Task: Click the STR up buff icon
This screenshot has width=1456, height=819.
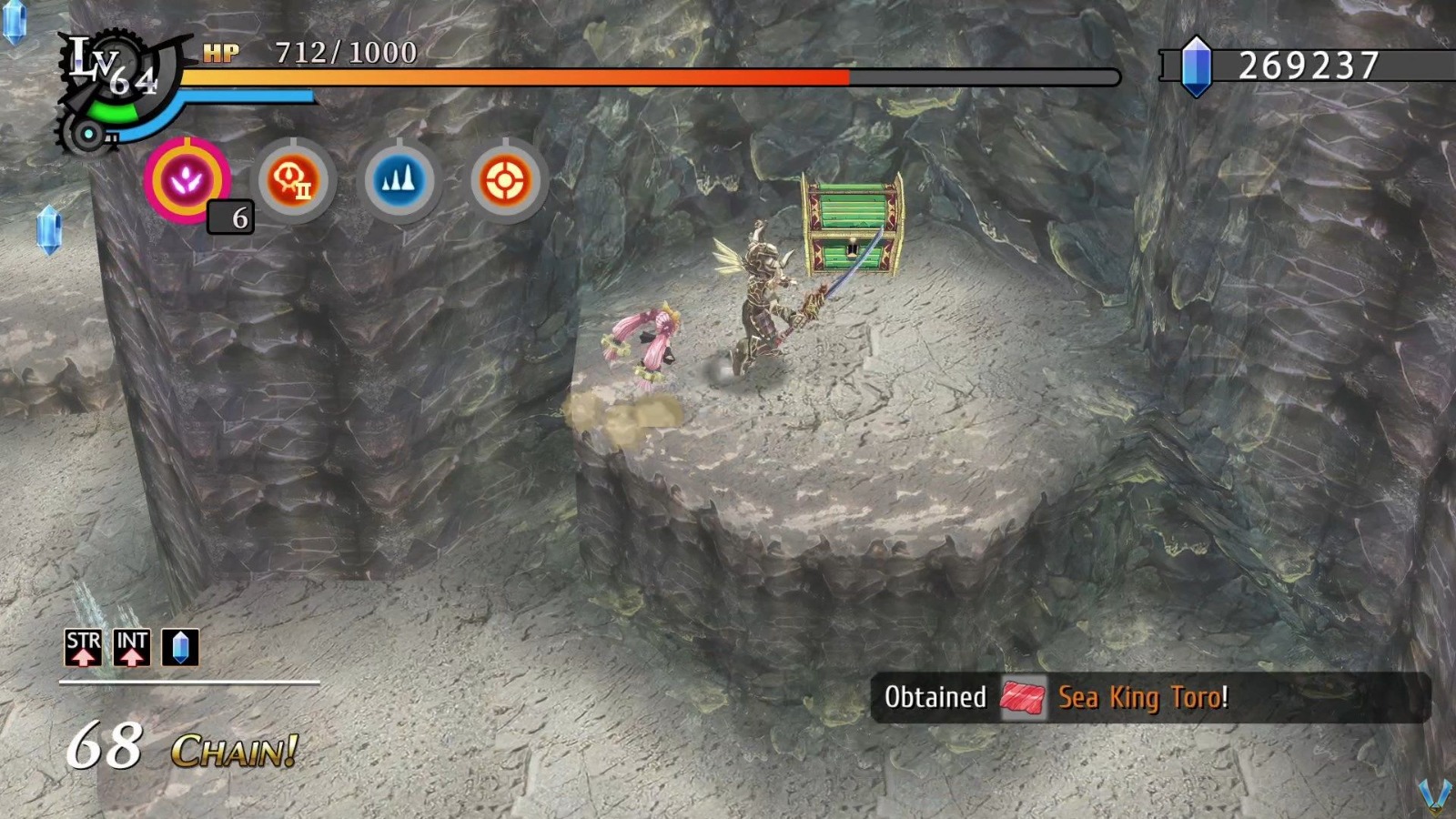Action: [x=83, y=648]
